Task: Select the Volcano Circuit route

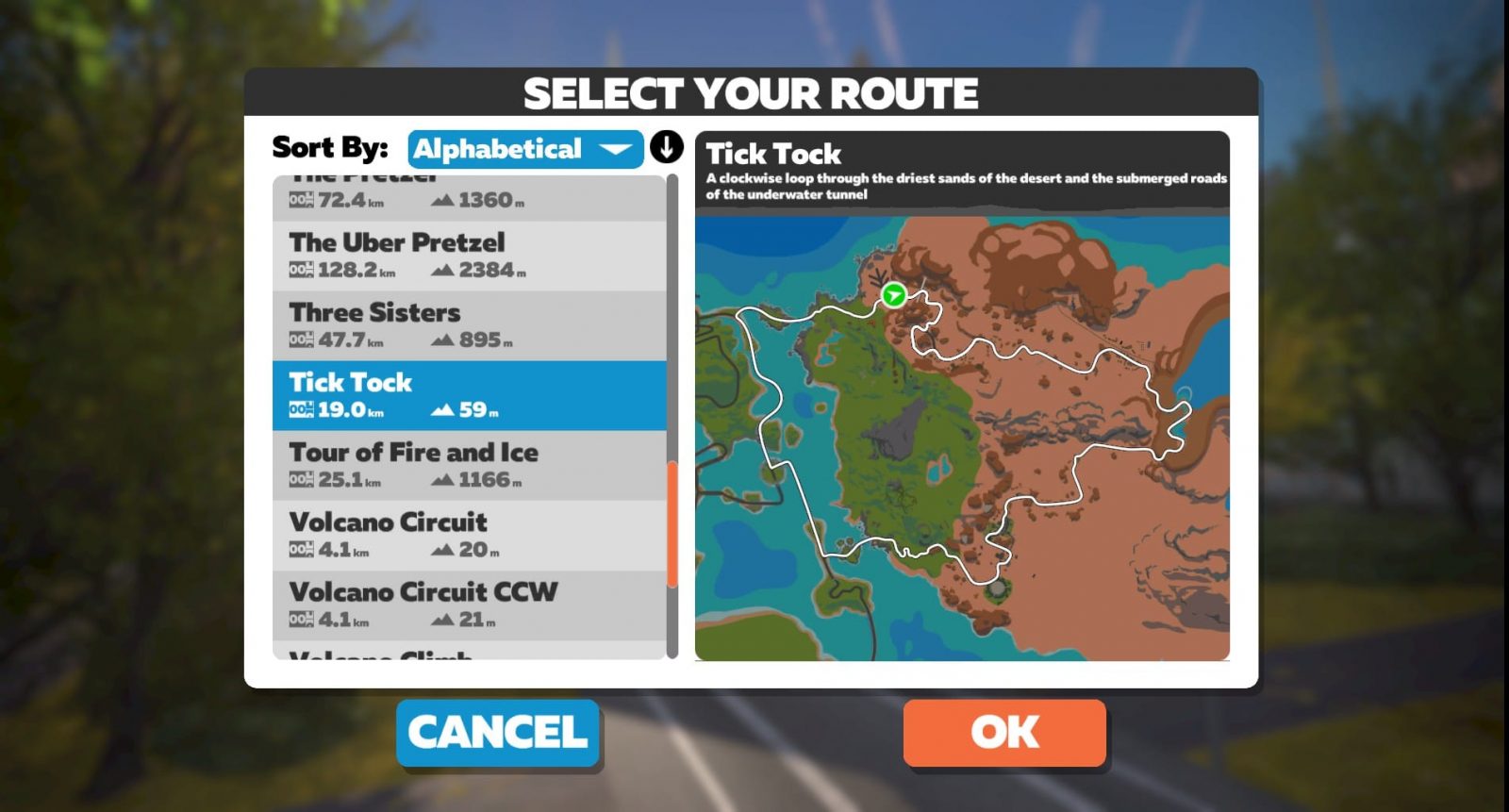Action: [x=469, y=535]
